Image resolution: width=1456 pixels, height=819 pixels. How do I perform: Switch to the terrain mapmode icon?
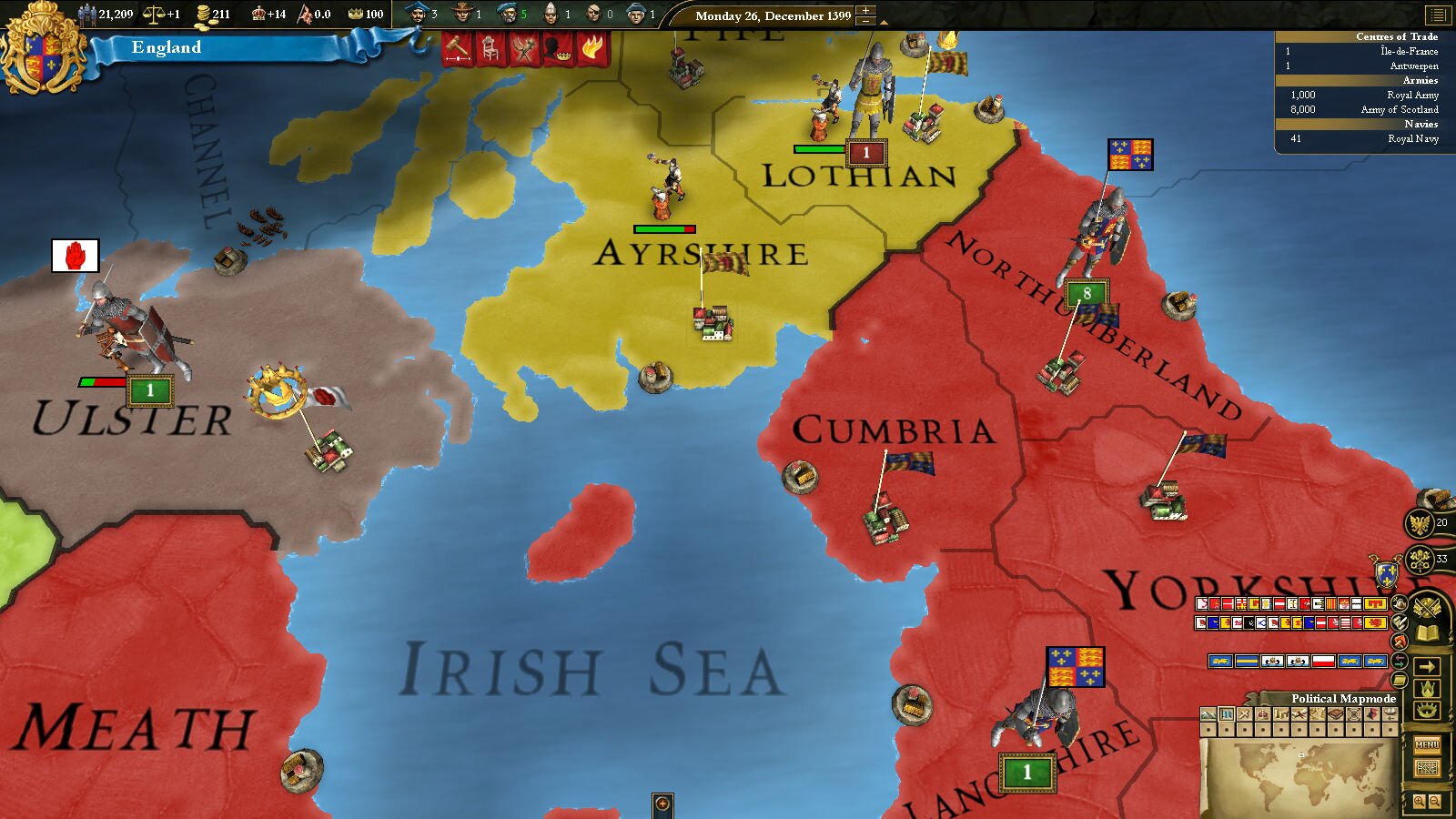click(1207, 713)
